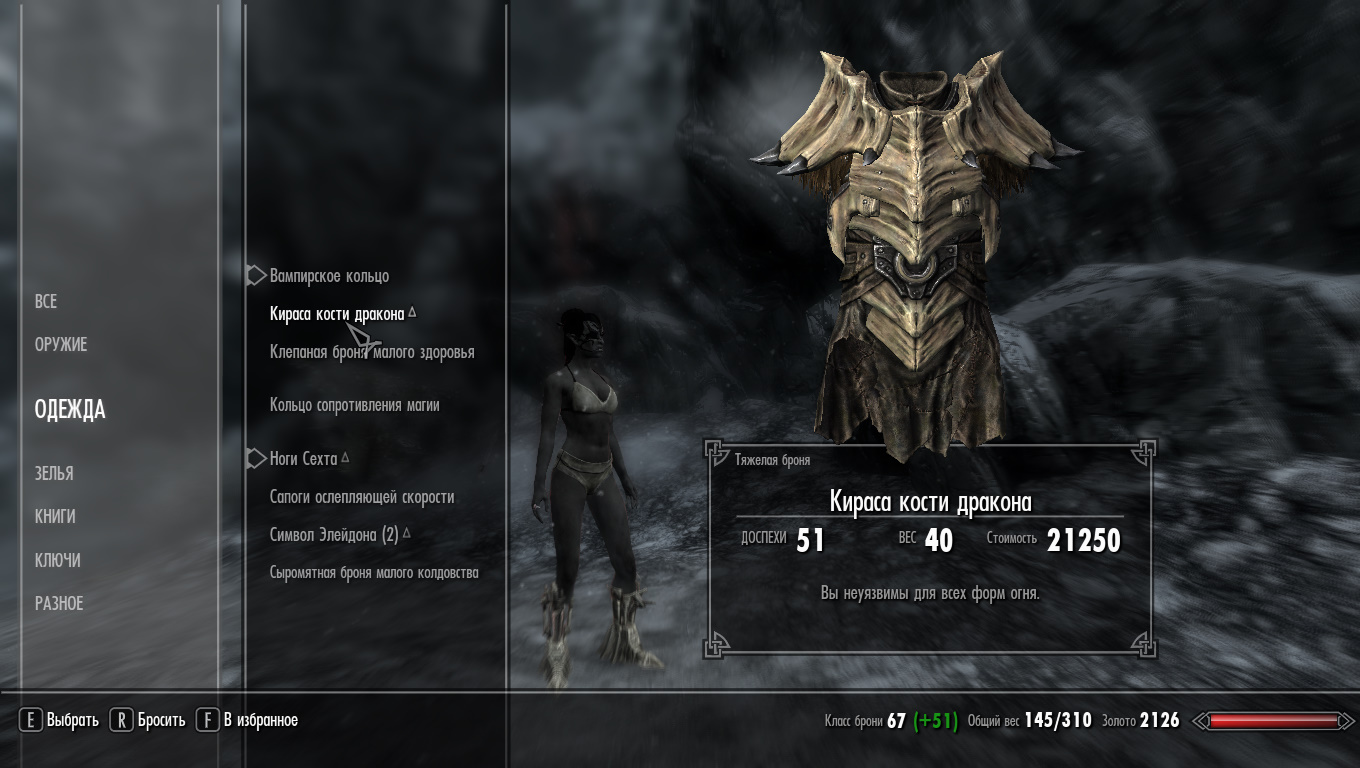This screenshot has height=768, width=1360.
Task: Open the ВСЕ (all items) category
Action: pyautogui.click(x=46, y=302)
